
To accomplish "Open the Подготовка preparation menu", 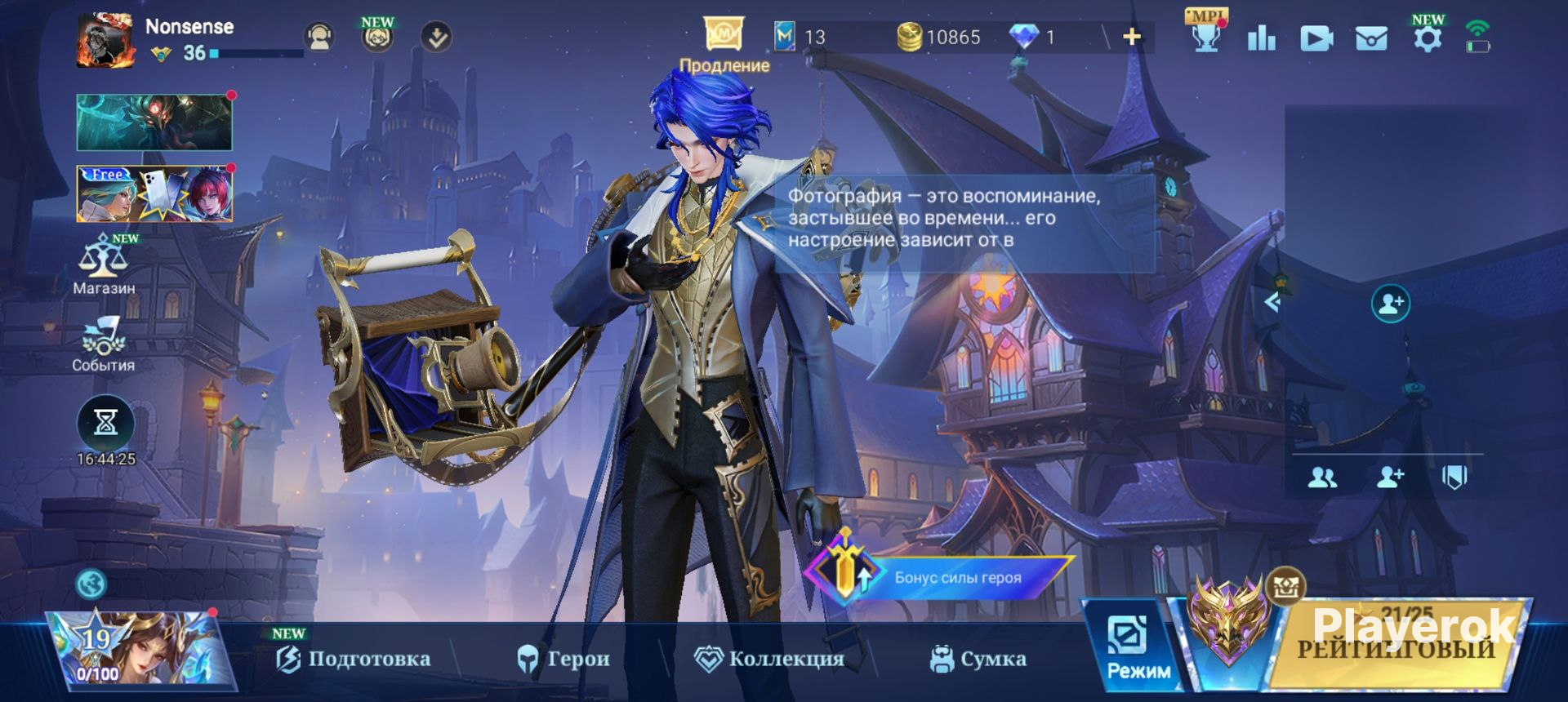I will coord(354,659).
